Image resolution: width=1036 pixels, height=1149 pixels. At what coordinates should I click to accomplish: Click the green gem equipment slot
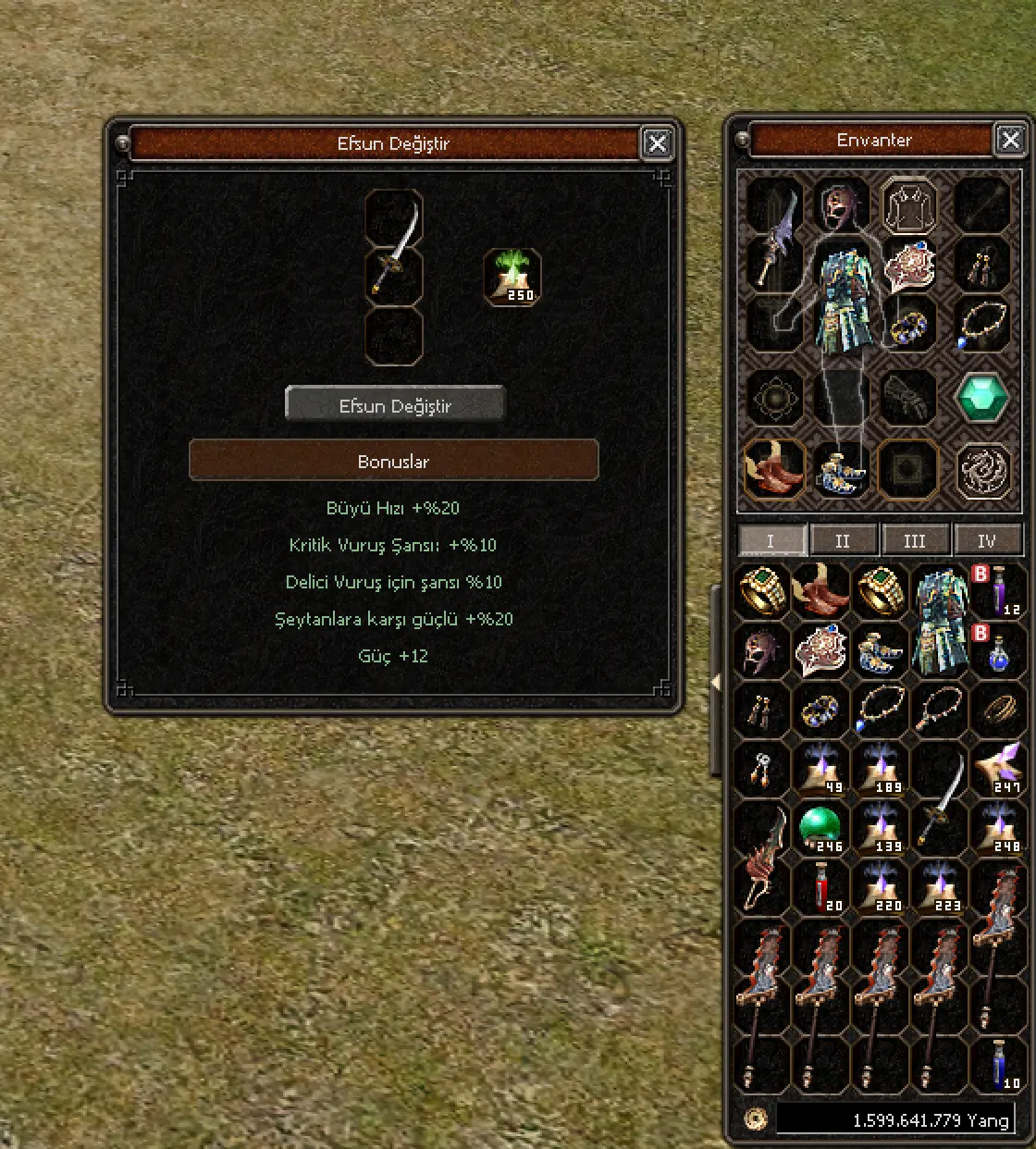[981, 397]
